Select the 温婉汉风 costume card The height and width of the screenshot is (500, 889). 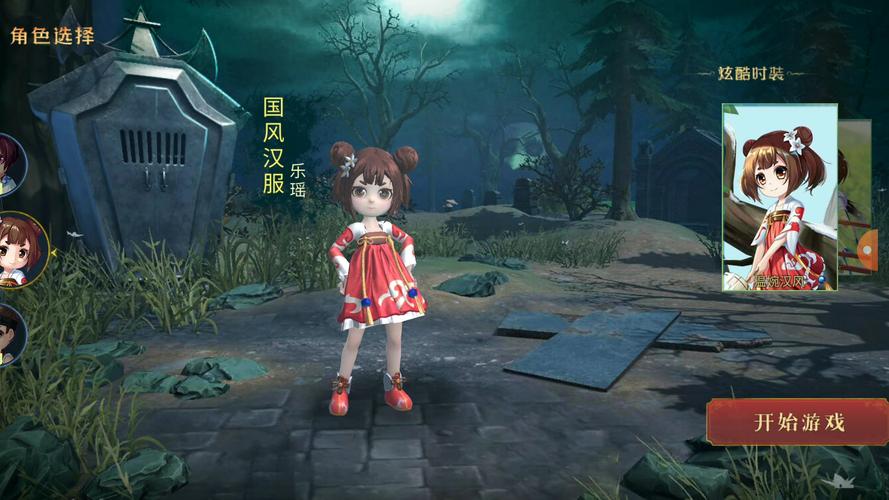(780, 197)
